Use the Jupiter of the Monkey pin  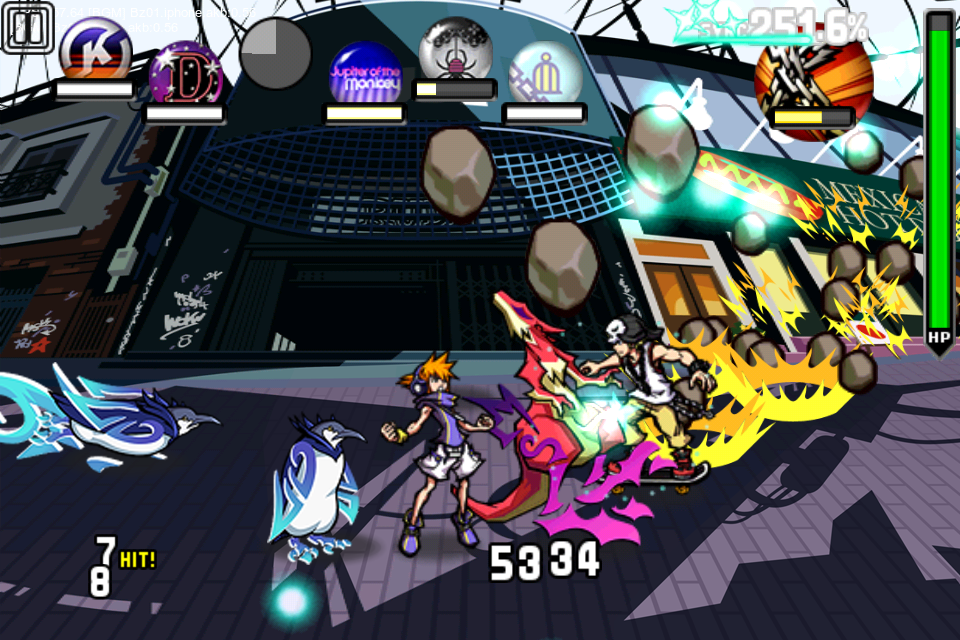365,73
